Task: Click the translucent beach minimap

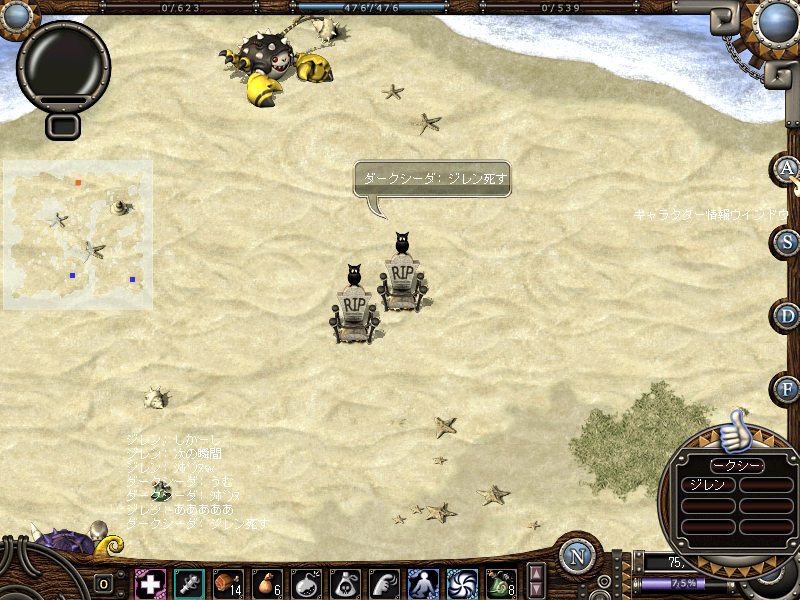Action: 77,234
